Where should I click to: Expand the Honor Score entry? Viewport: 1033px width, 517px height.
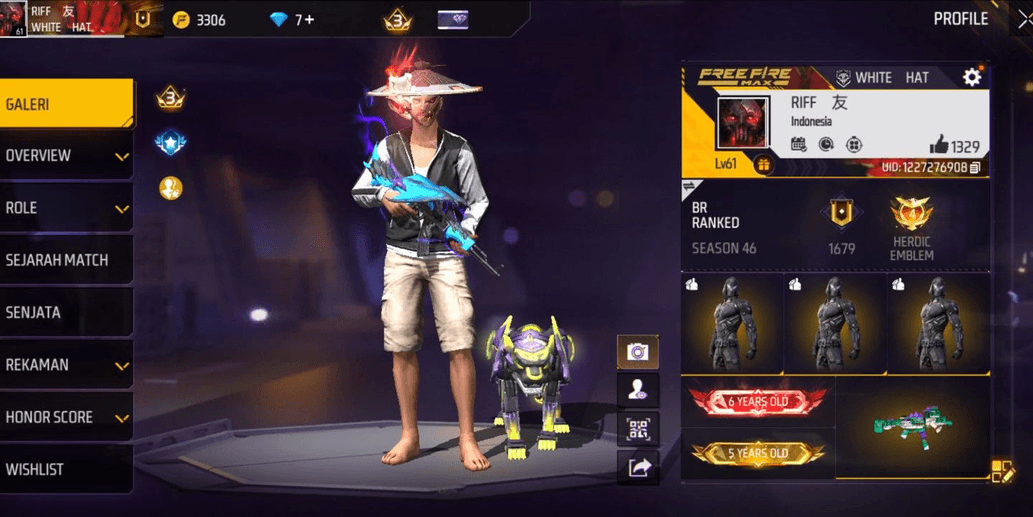(x=65, y=417)
